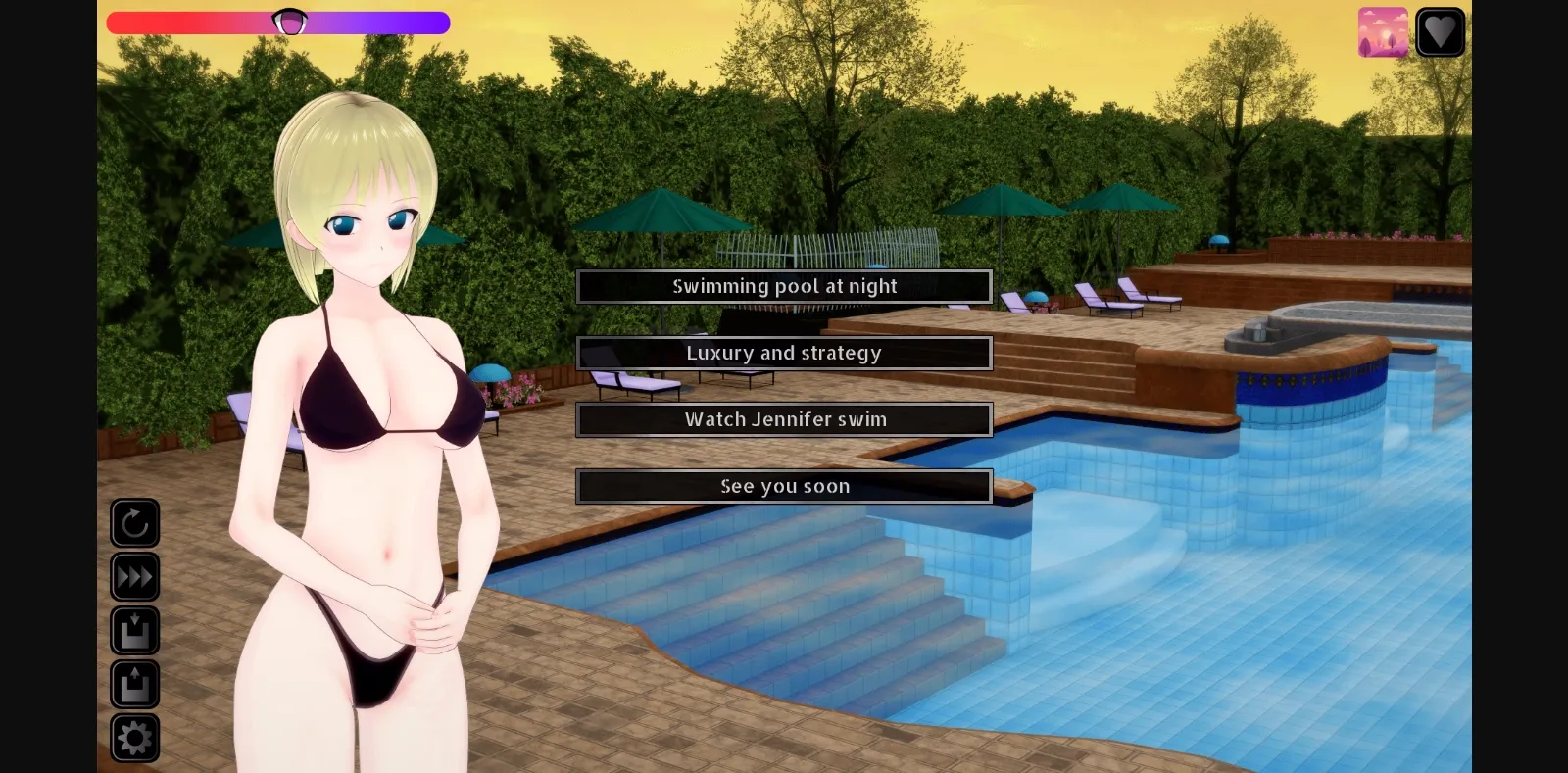This screenshot has width=1568, height=773.
Task: Click the rollback circular arrow icon
Action: pos(134,523)
